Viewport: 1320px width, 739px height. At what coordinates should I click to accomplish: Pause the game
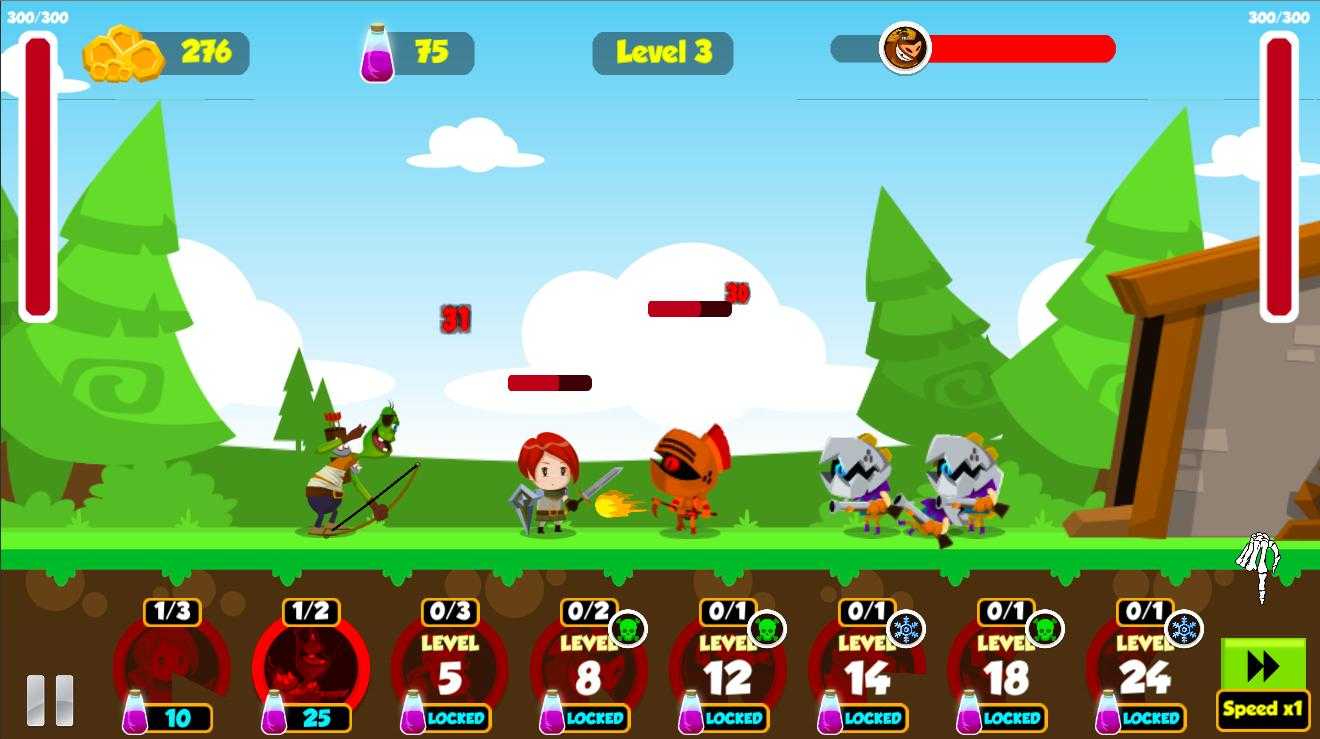[50, 700]
